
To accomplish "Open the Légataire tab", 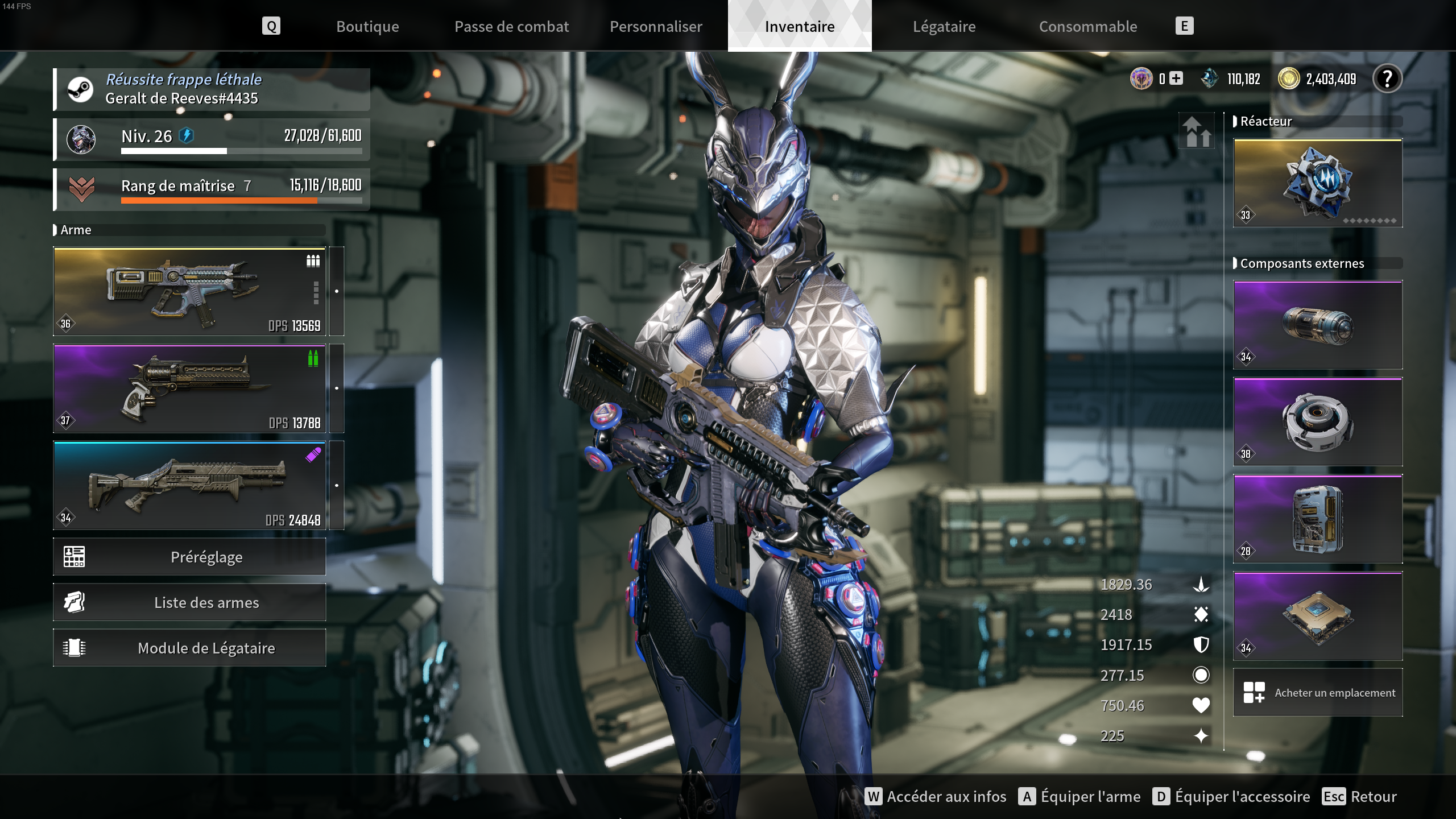I will tap(944, 26).
